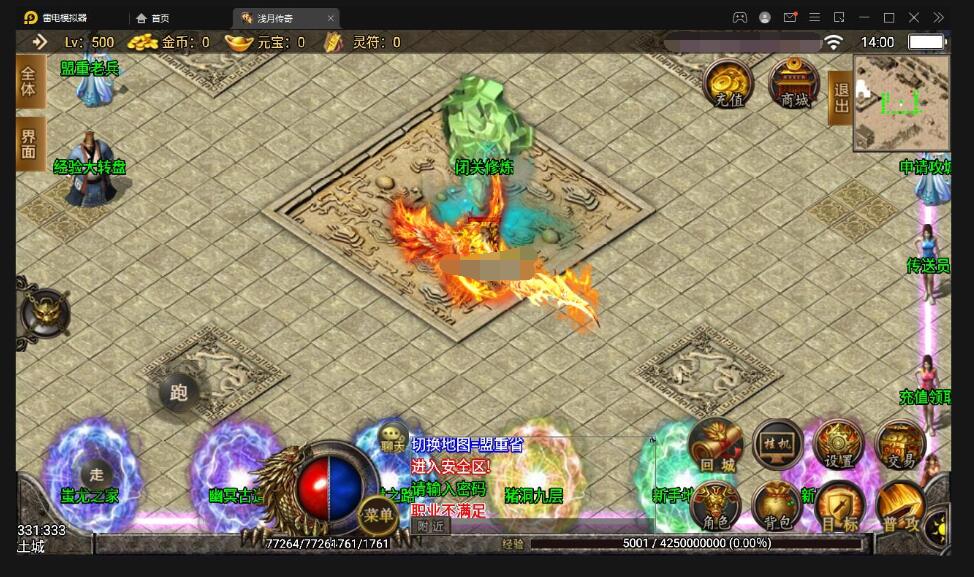Activate 挂机 auto-battle mode
Screen dimensions: 974x577
pyautogui.click(x=778, y=446)
